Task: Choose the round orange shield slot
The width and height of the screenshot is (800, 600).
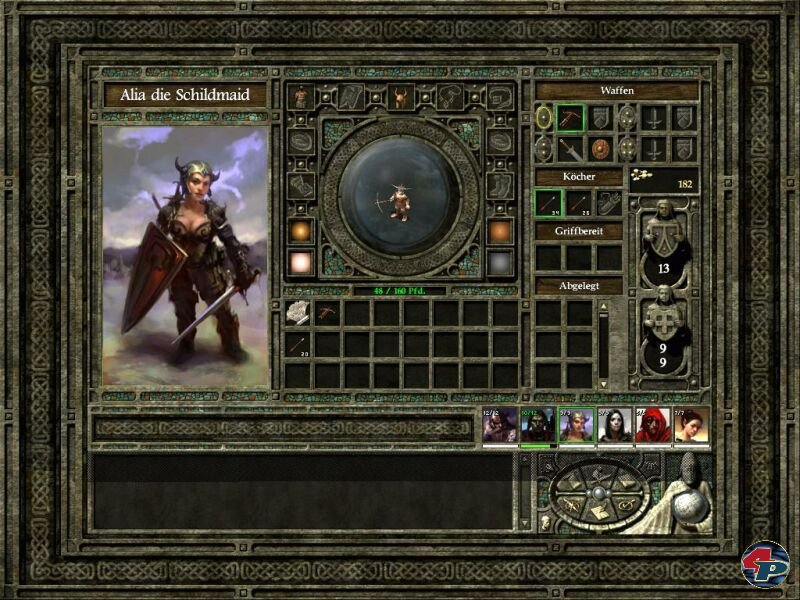Action: [599, 149]
